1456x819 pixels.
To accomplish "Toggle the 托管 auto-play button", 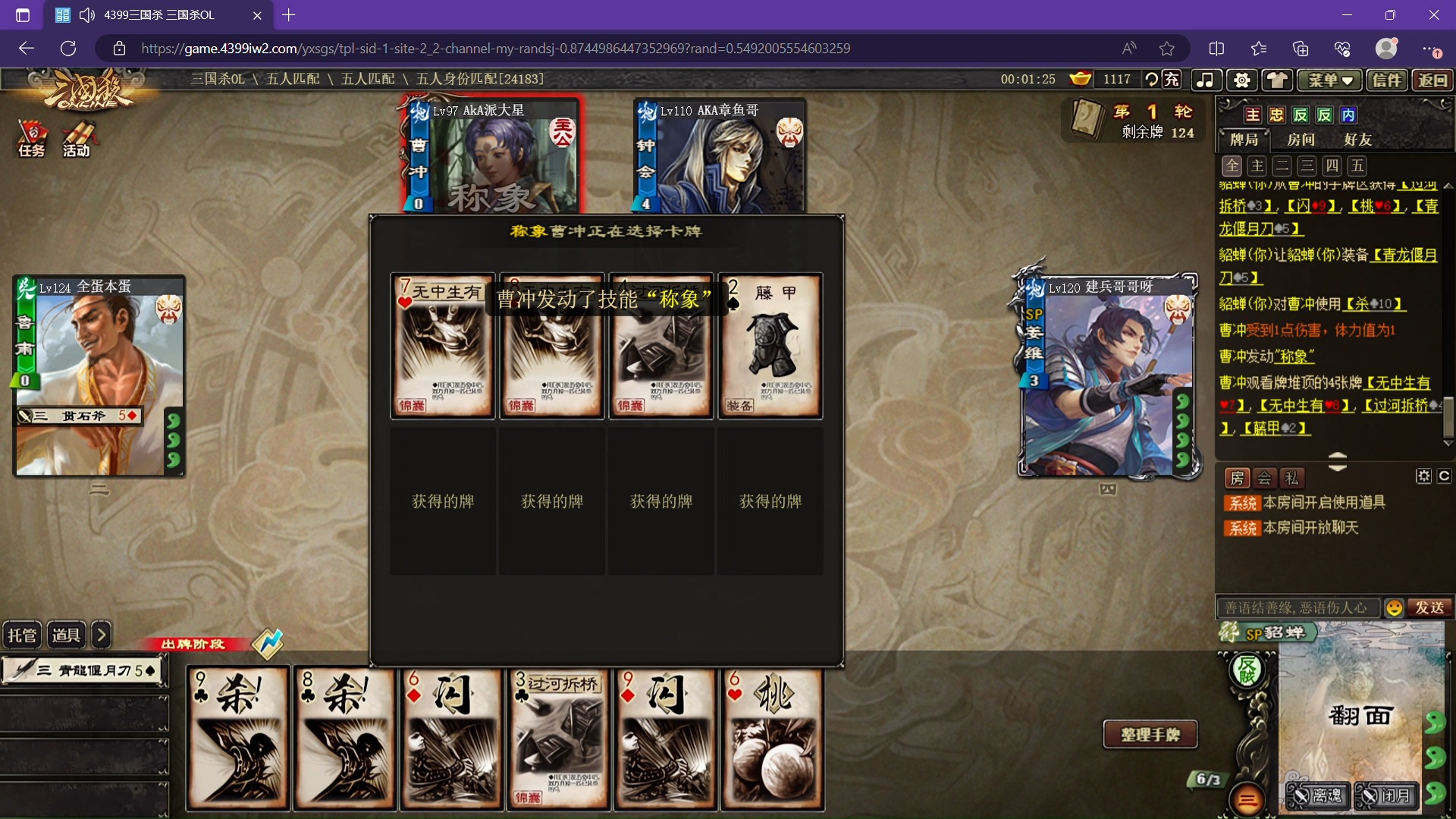I will tap(22, 635).
